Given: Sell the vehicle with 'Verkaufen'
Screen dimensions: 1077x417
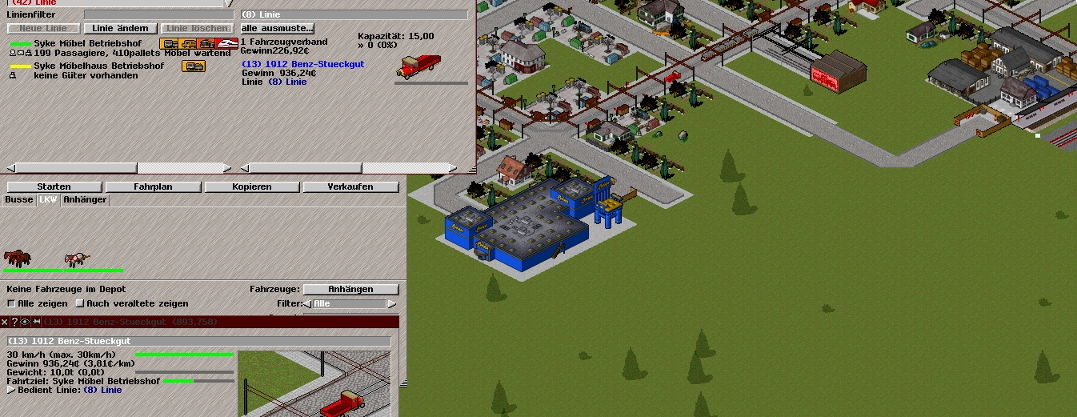Looking at the screenshot, I should pos(350,187).
